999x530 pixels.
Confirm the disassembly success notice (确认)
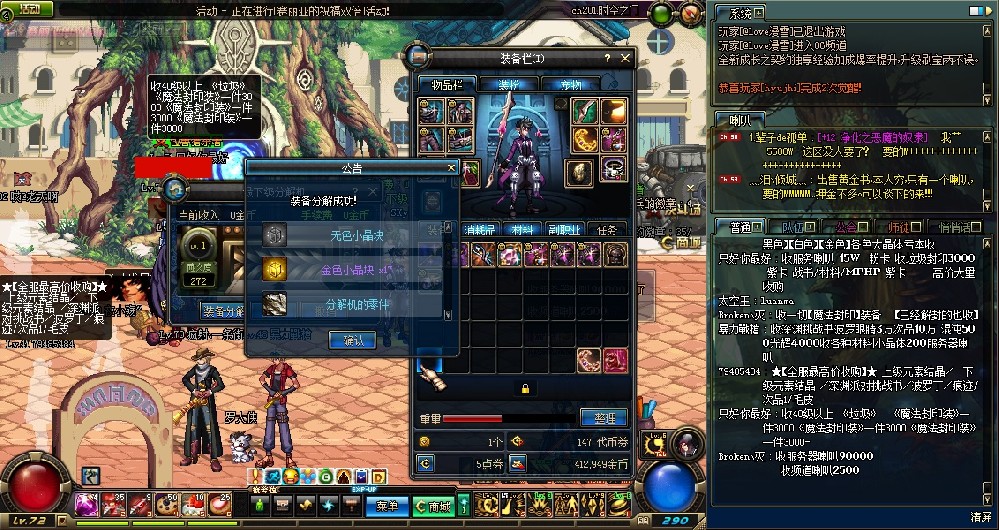(x=352, y=340)
